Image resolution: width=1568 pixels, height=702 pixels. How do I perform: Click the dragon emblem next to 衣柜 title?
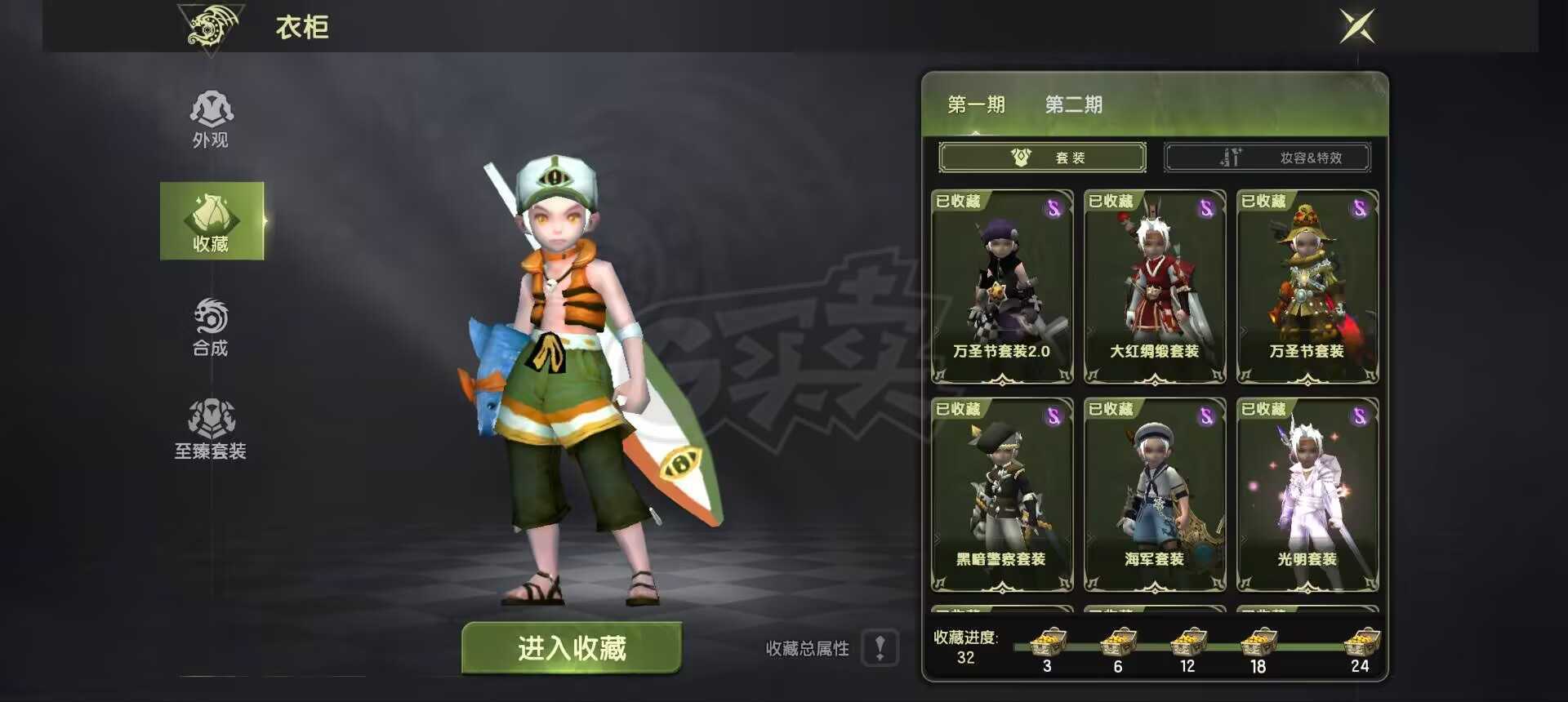pyautogui.click(x=211, y=27)
